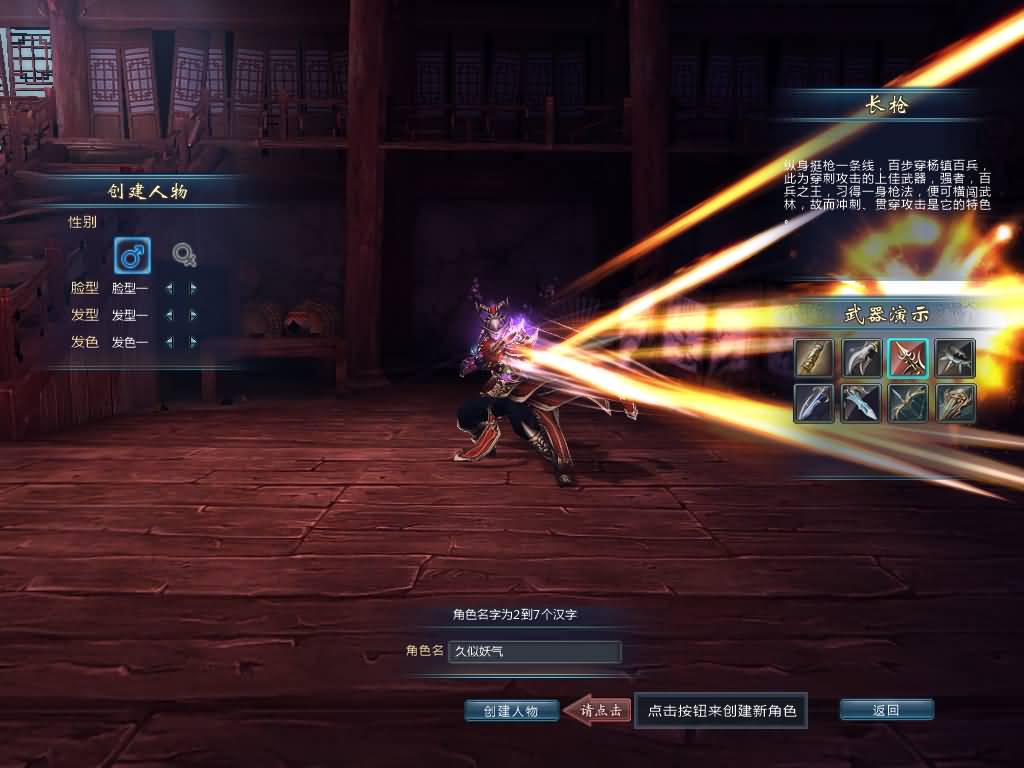Select the blue-hilted twin daggers weapon icon
Screen dimensions: 1024x768
[813, 403]
